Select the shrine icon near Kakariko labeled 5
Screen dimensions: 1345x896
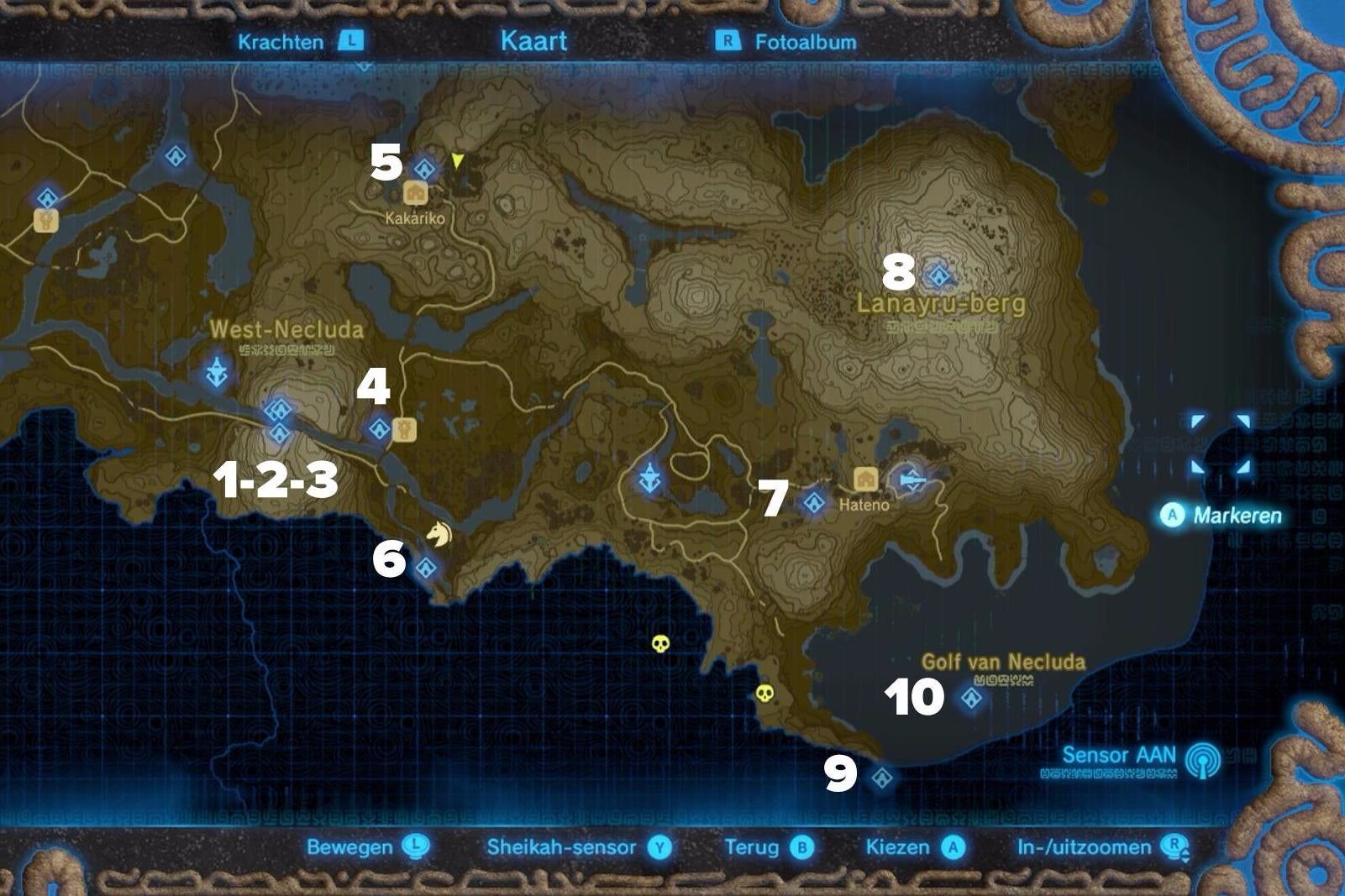click(424, 167)
